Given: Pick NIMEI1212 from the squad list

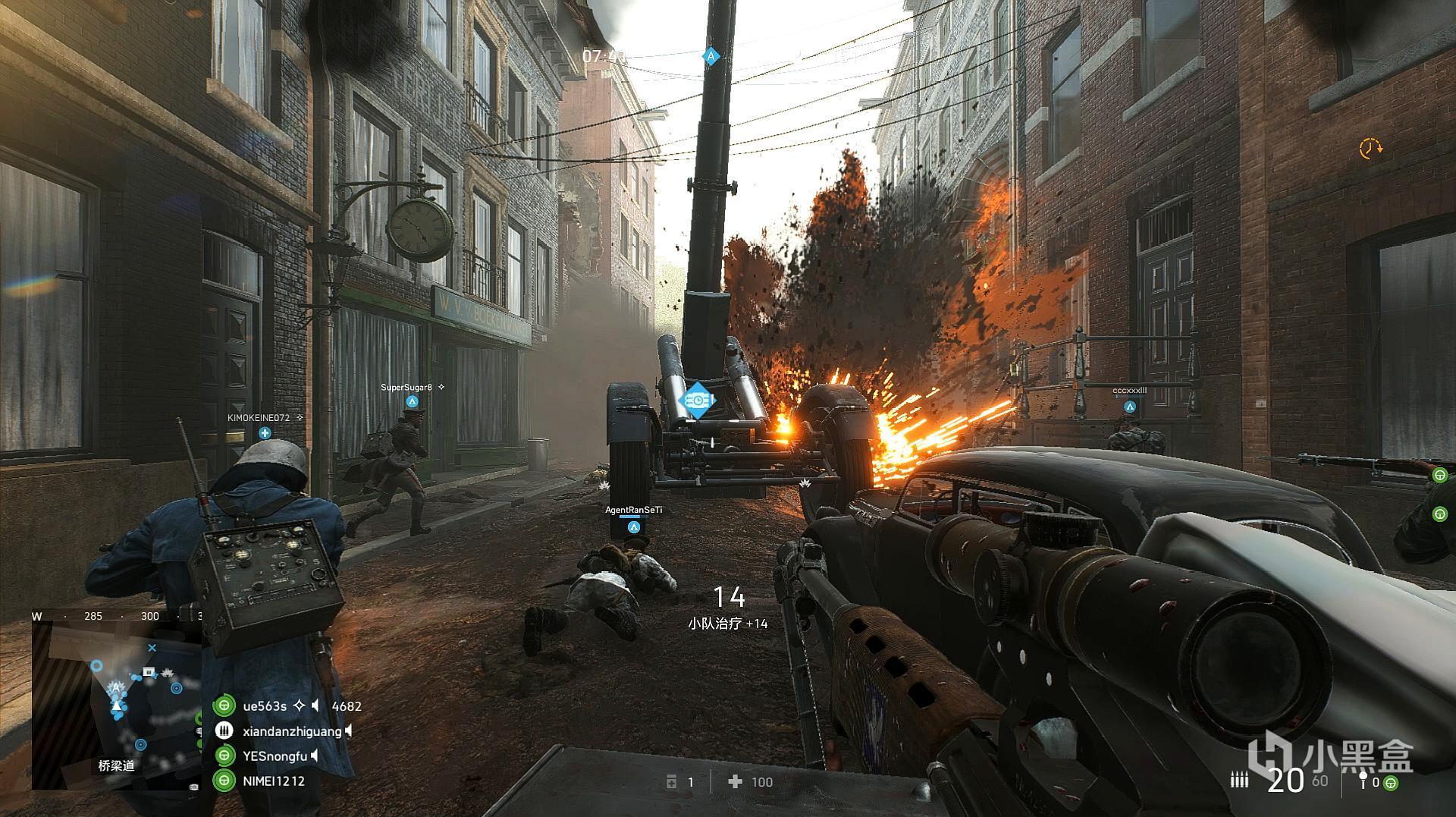Looking at the screenshot, I should click(273, 781).
